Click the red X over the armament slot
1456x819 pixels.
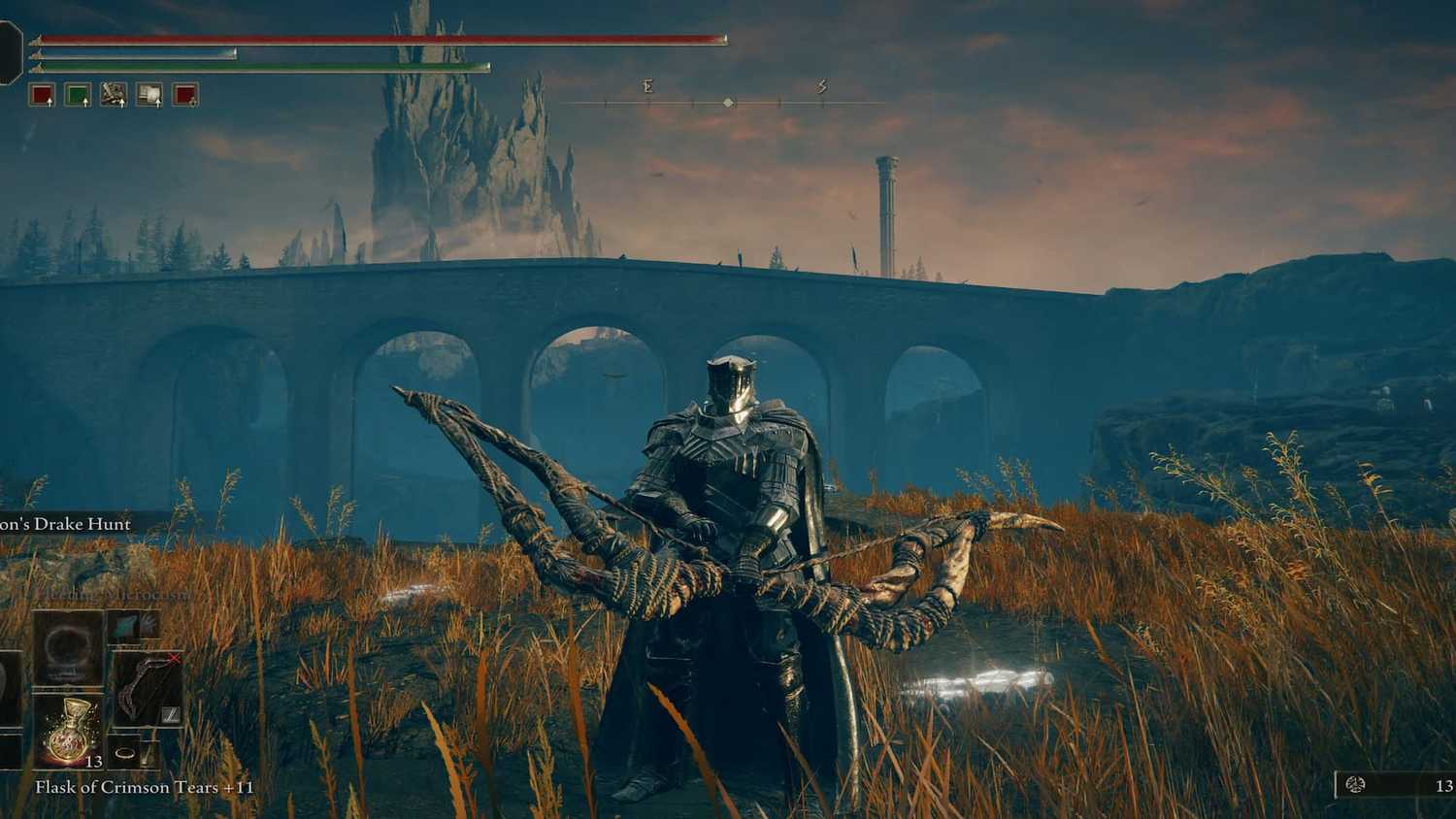pyautogui.click(x=174, y=658)
